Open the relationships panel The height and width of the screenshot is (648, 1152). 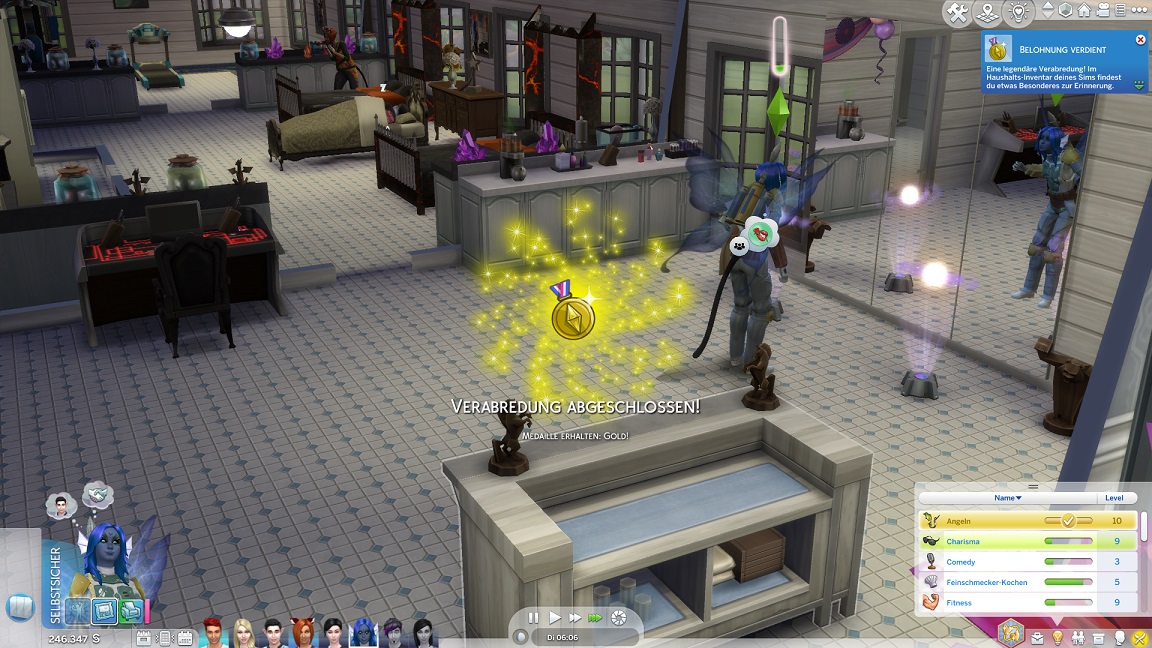point(1078,637)
